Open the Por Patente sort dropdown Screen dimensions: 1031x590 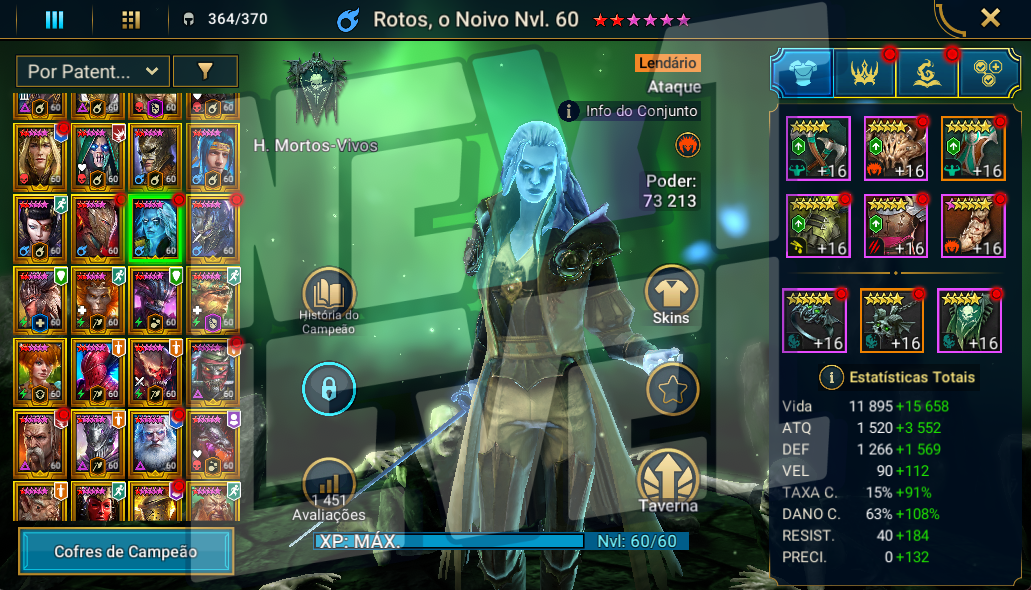pyautogui.click(x=92, y=71)
